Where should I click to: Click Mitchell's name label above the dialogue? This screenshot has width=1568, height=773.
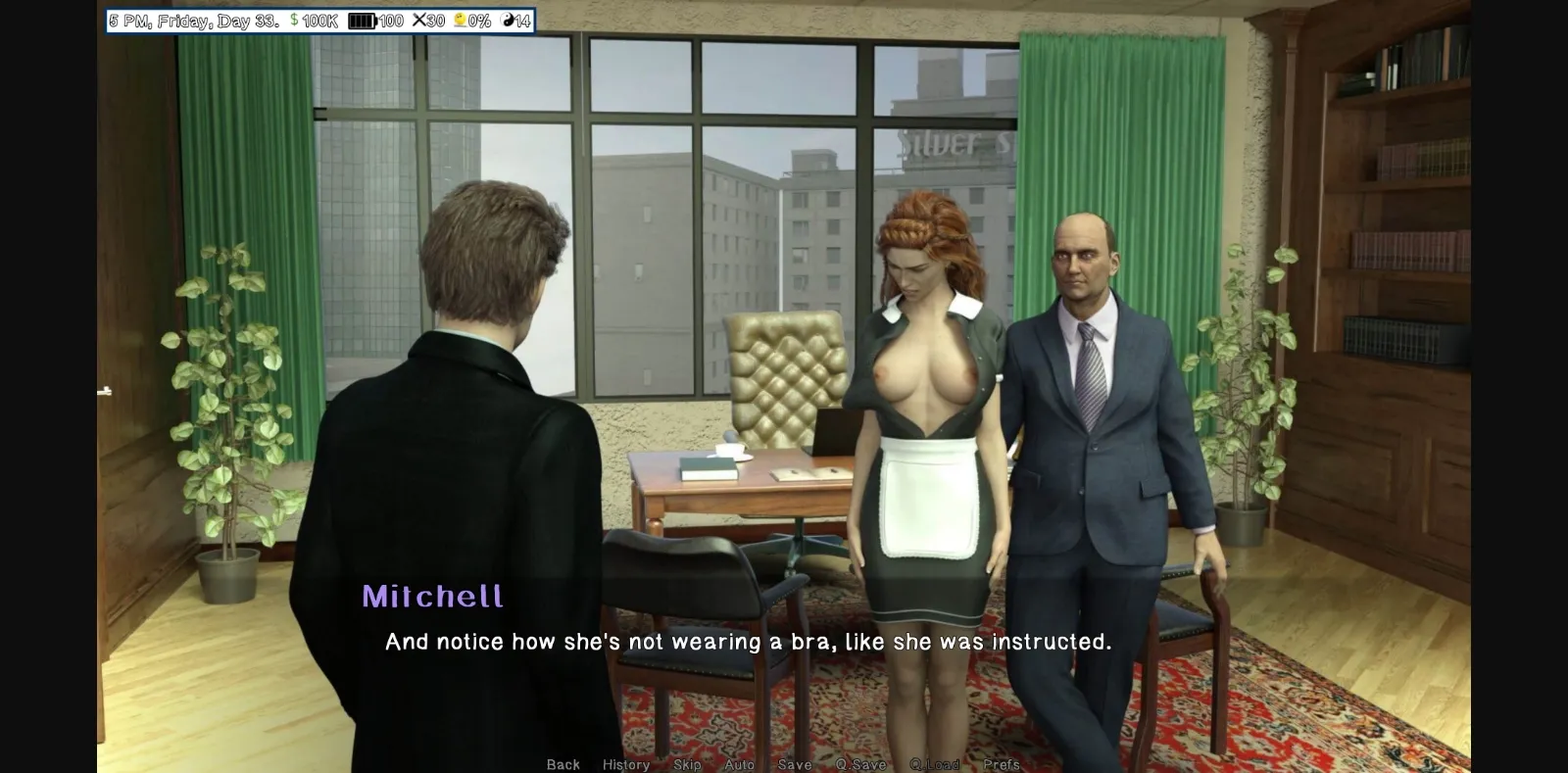pyautogui.click(x=433, y=598)
